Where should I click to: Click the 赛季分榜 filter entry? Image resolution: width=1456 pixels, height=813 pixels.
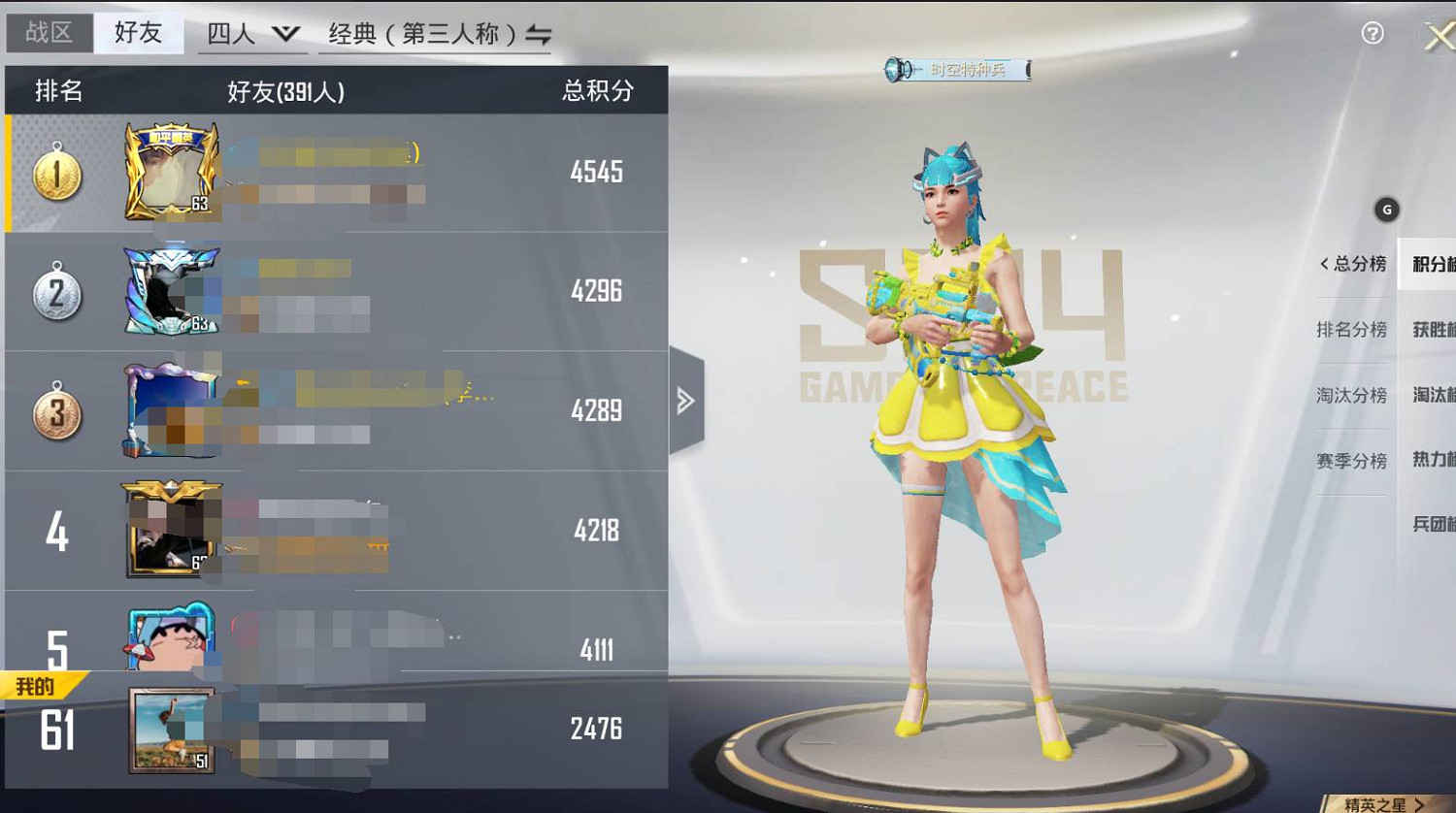[x=1352, y=461]
